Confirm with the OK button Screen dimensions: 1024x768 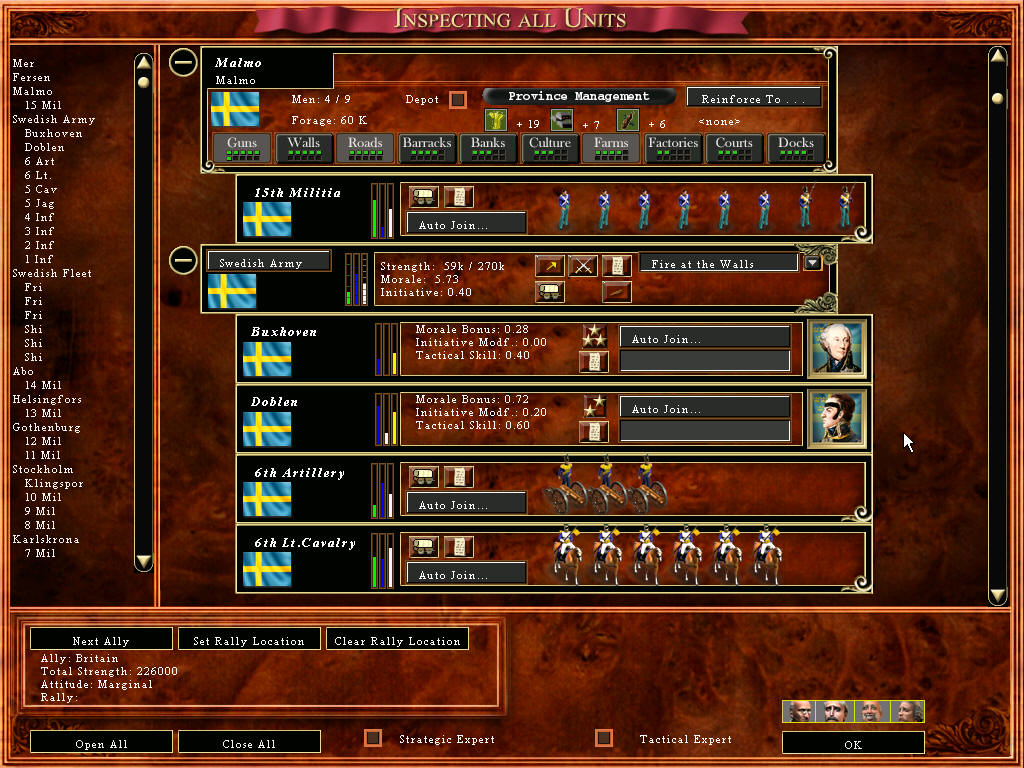tap(852, 744)
